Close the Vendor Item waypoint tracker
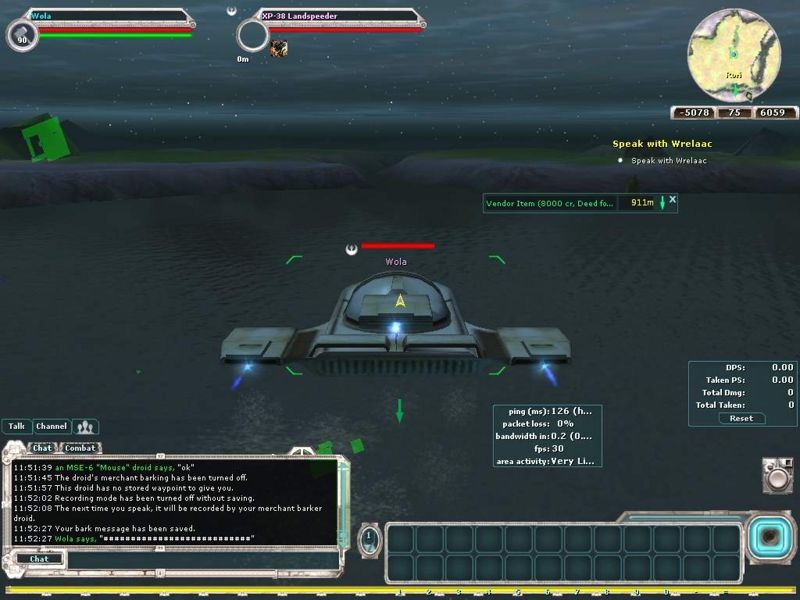This screenshot has width=800, height=600. [673, 200]
